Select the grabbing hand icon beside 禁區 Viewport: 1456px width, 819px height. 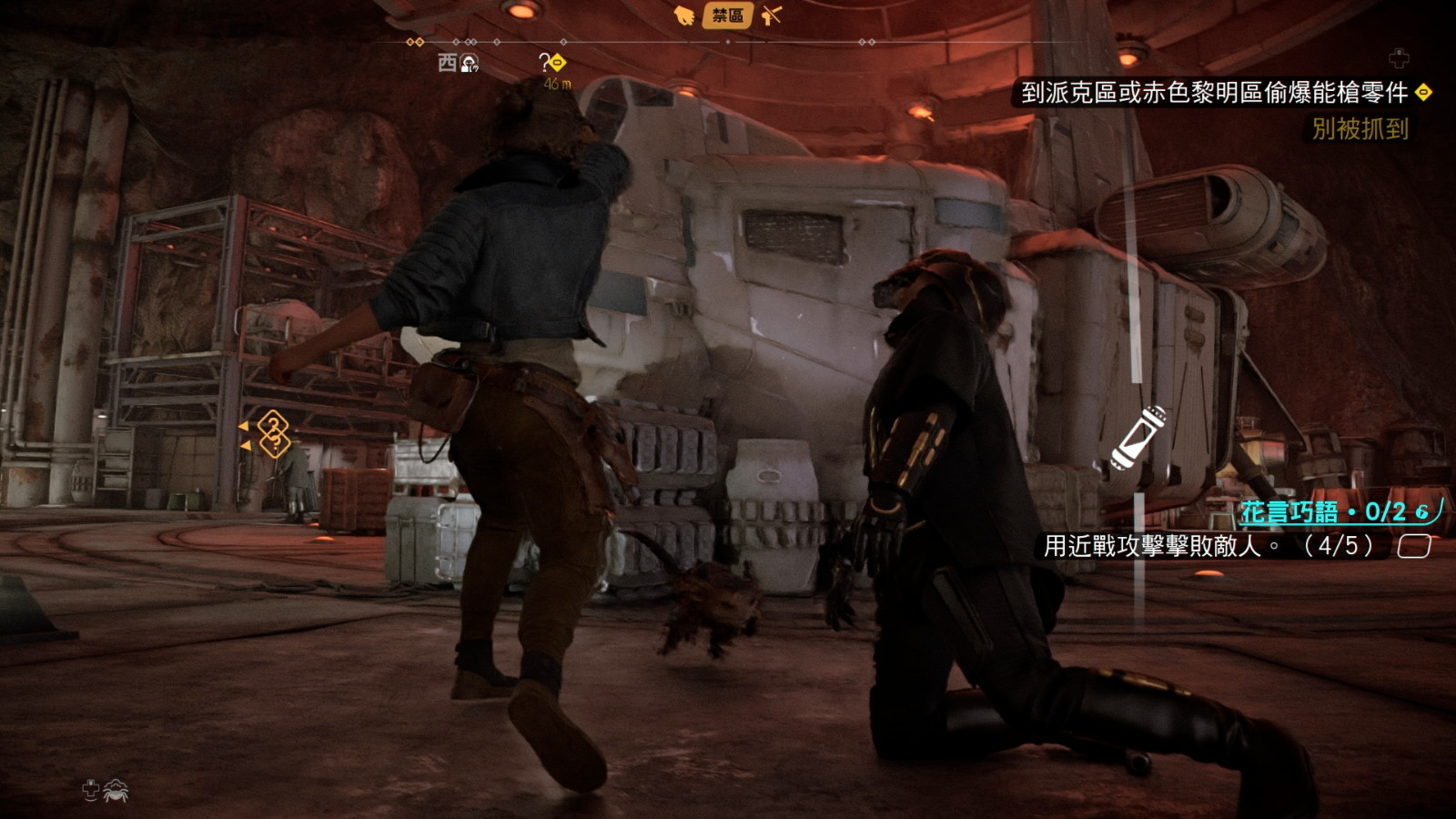coord(683,15)
